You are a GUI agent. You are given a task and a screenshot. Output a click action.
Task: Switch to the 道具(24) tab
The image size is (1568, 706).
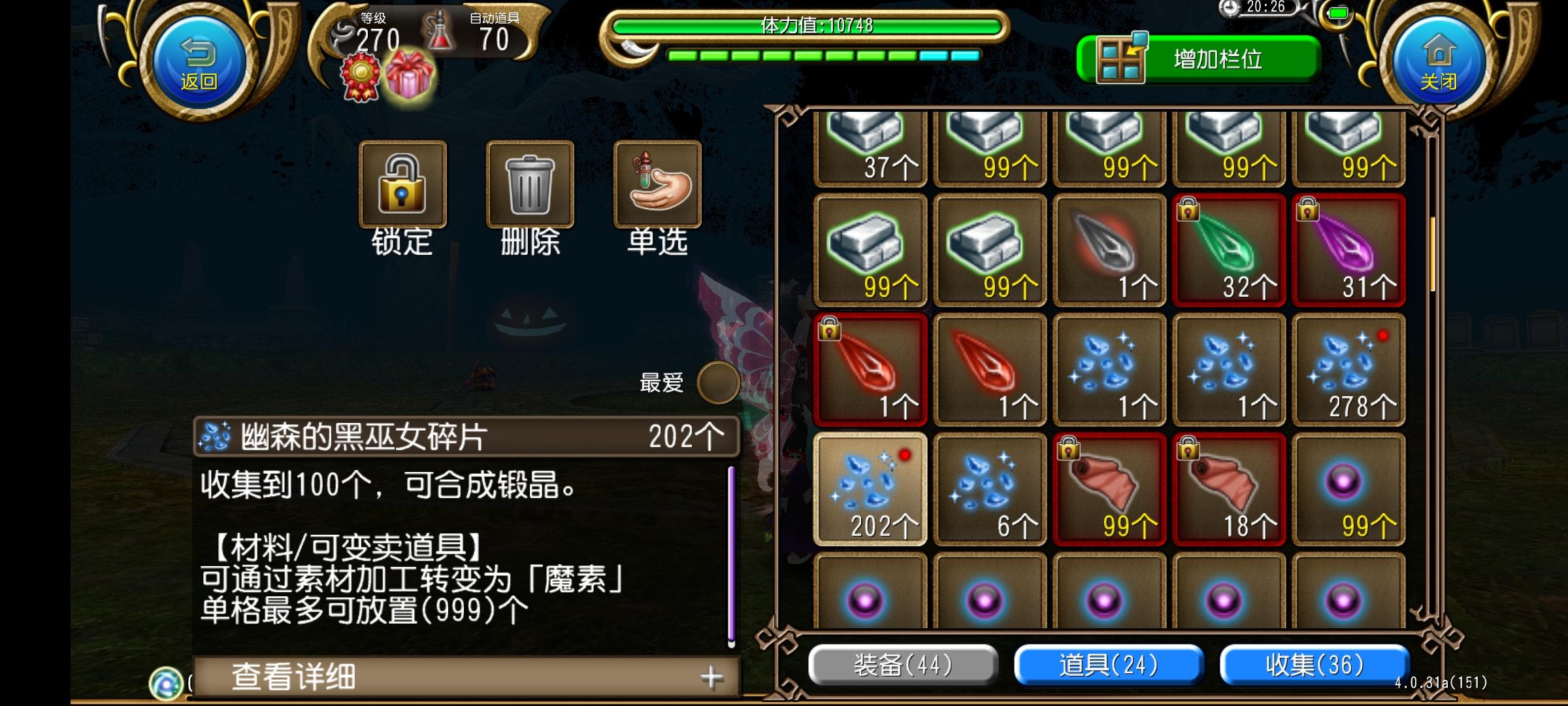pos(1108,663)
